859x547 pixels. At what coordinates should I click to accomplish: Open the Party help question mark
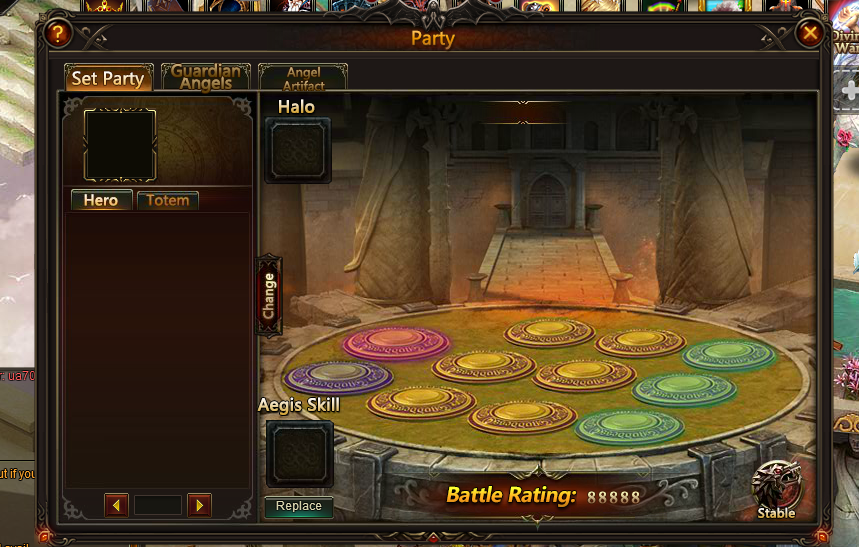59,34
